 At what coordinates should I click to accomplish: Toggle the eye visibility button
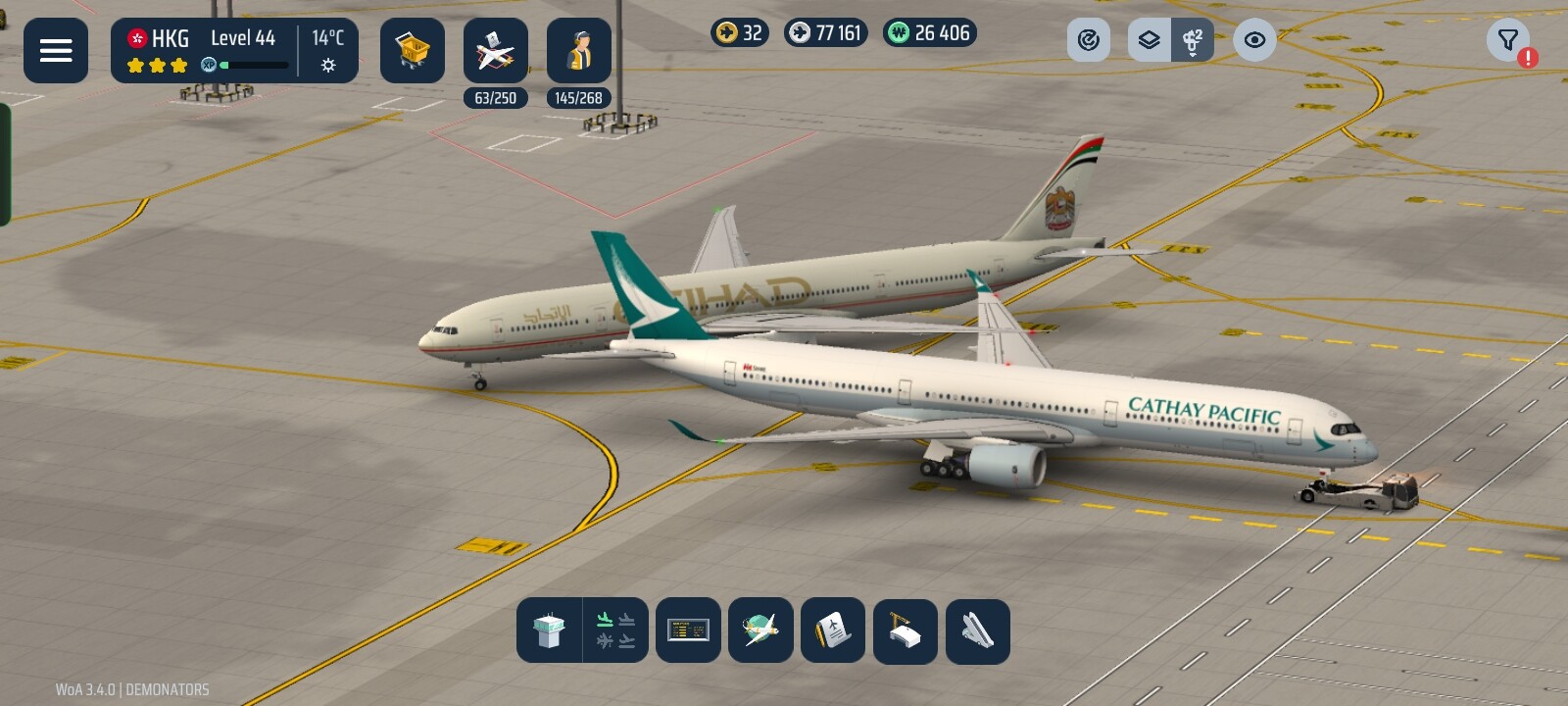point(1254,40)
